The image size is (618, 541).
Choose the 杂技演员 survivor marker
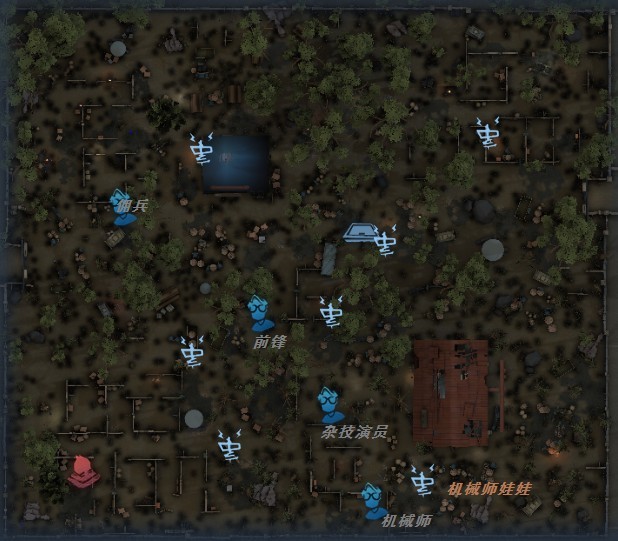pyautogui.click(x=329, y=405)
